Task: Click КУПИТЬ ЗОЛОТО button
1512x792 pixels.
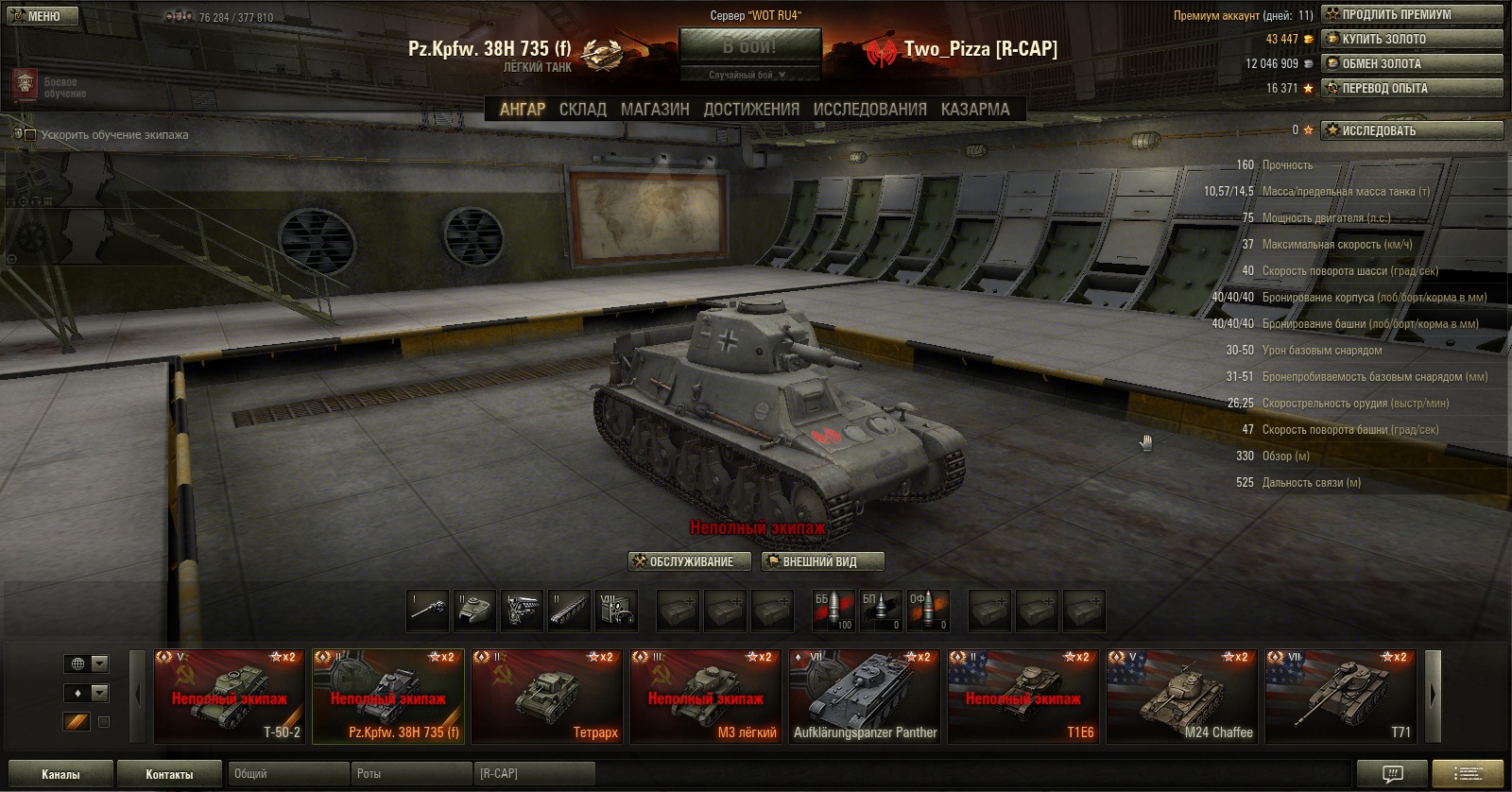Action: pos(1412,39)
